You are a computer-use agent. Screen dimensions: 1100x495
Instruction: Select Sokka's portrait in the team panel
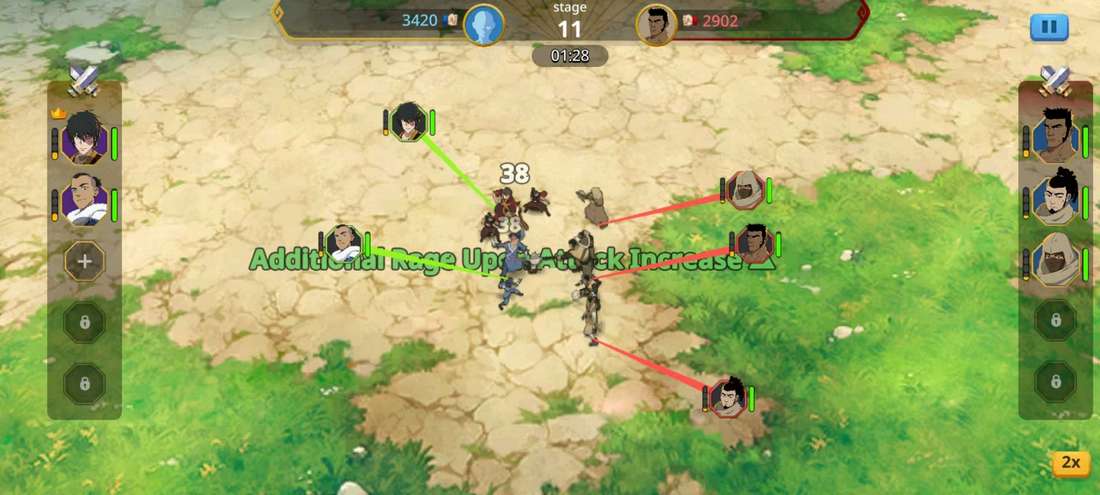83,201
